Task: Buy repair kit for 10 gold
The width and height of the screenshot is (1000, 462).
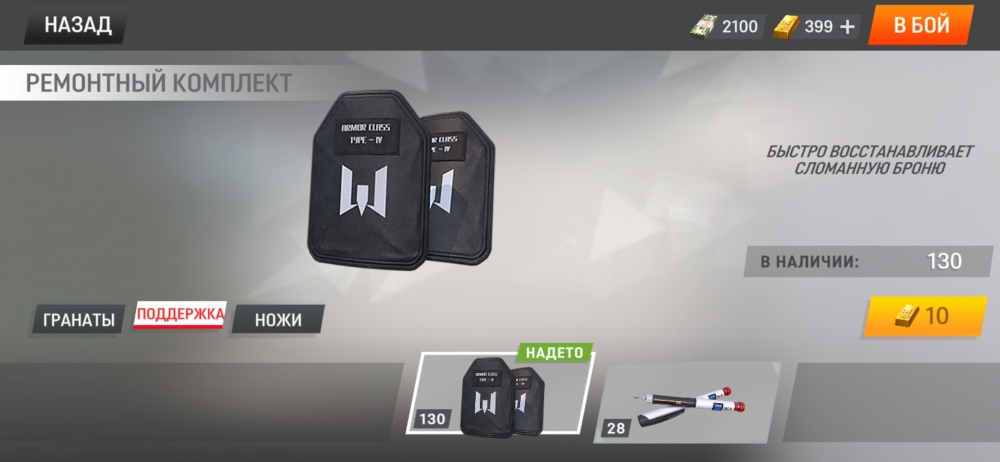Action: 925,317
